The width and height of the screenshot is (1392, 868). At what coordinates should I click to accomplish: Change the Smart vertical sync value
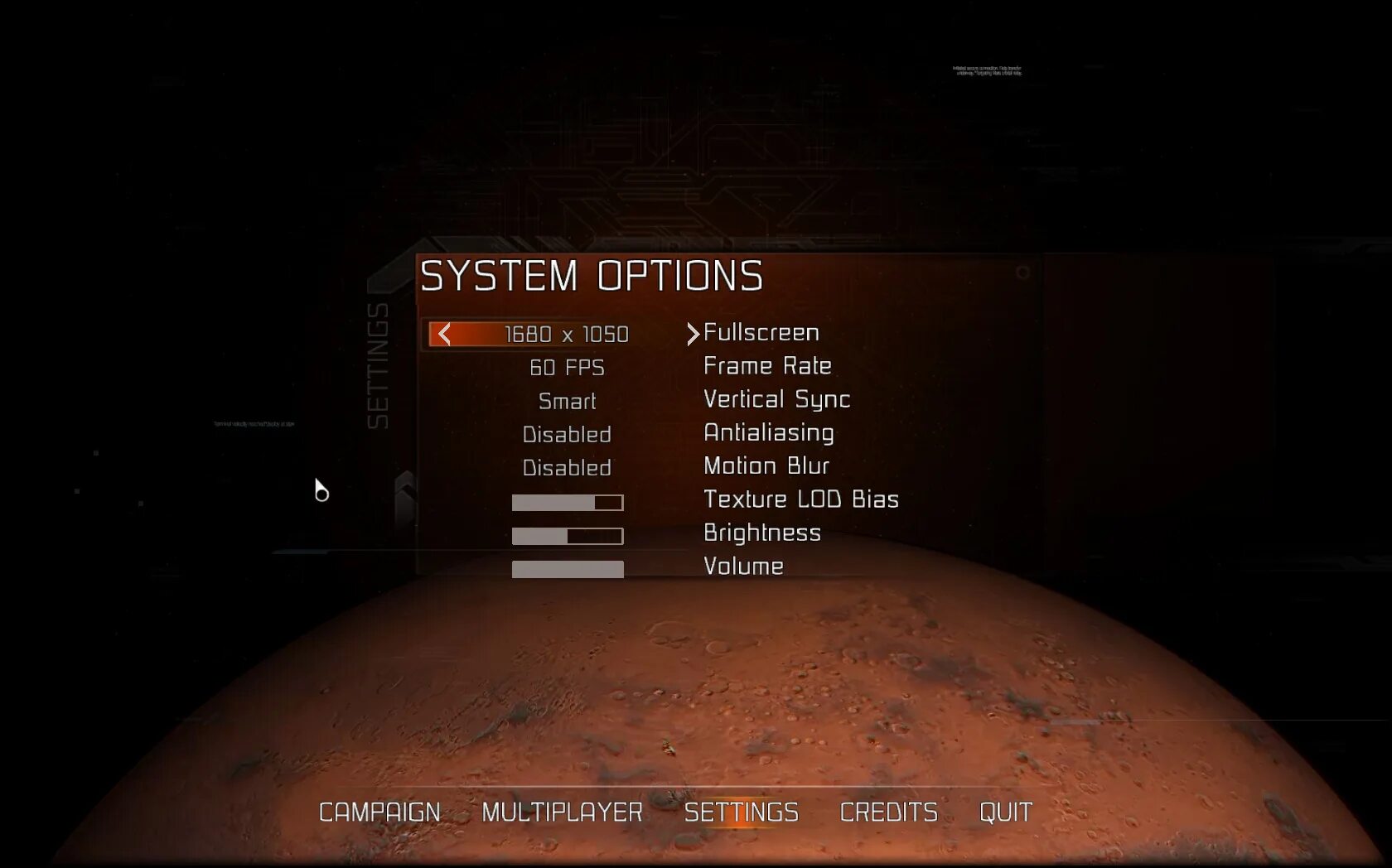point(567,402)
